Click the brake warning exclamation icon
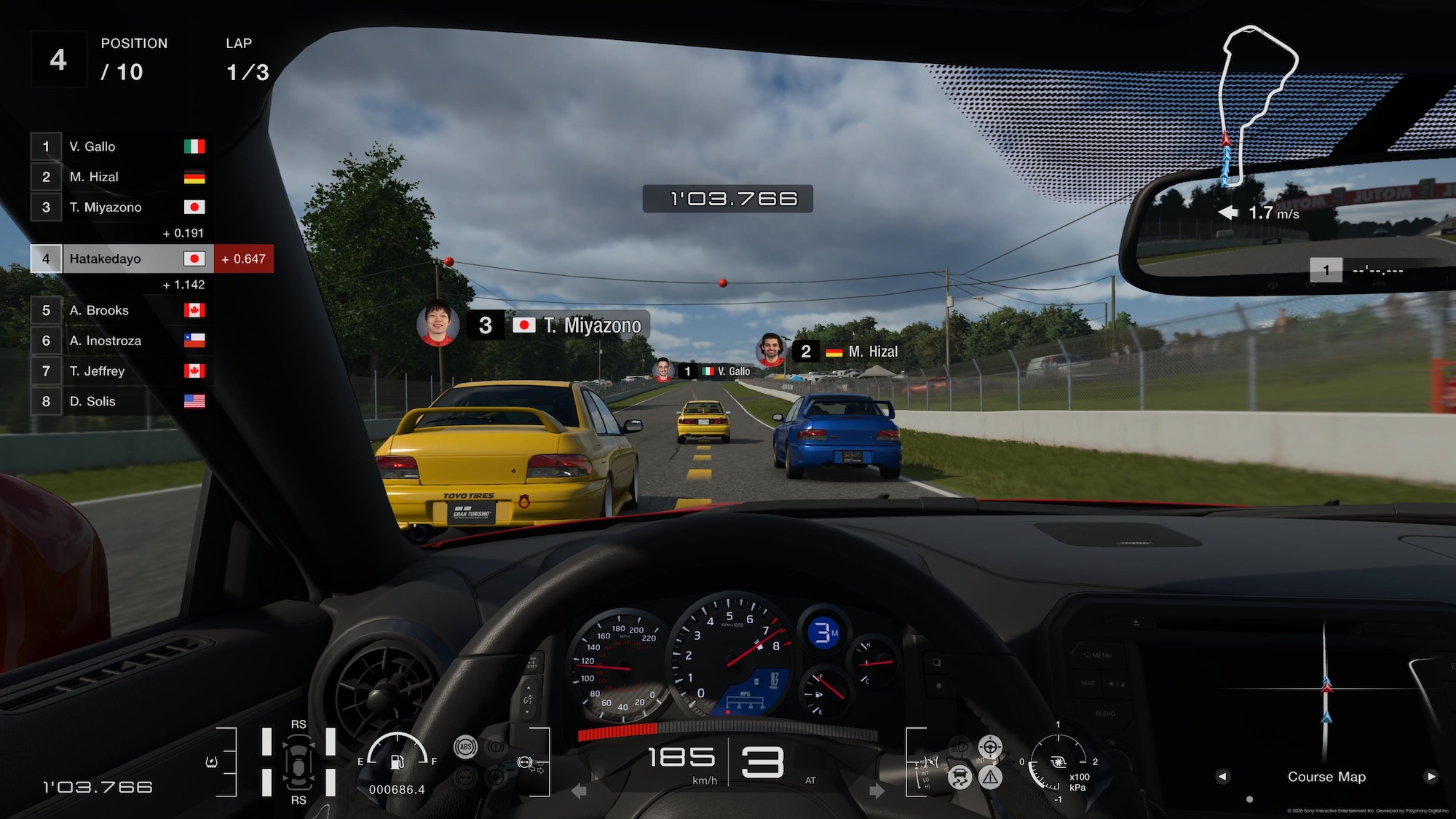Screen dimensions: 1456x819 pos(496,747)
